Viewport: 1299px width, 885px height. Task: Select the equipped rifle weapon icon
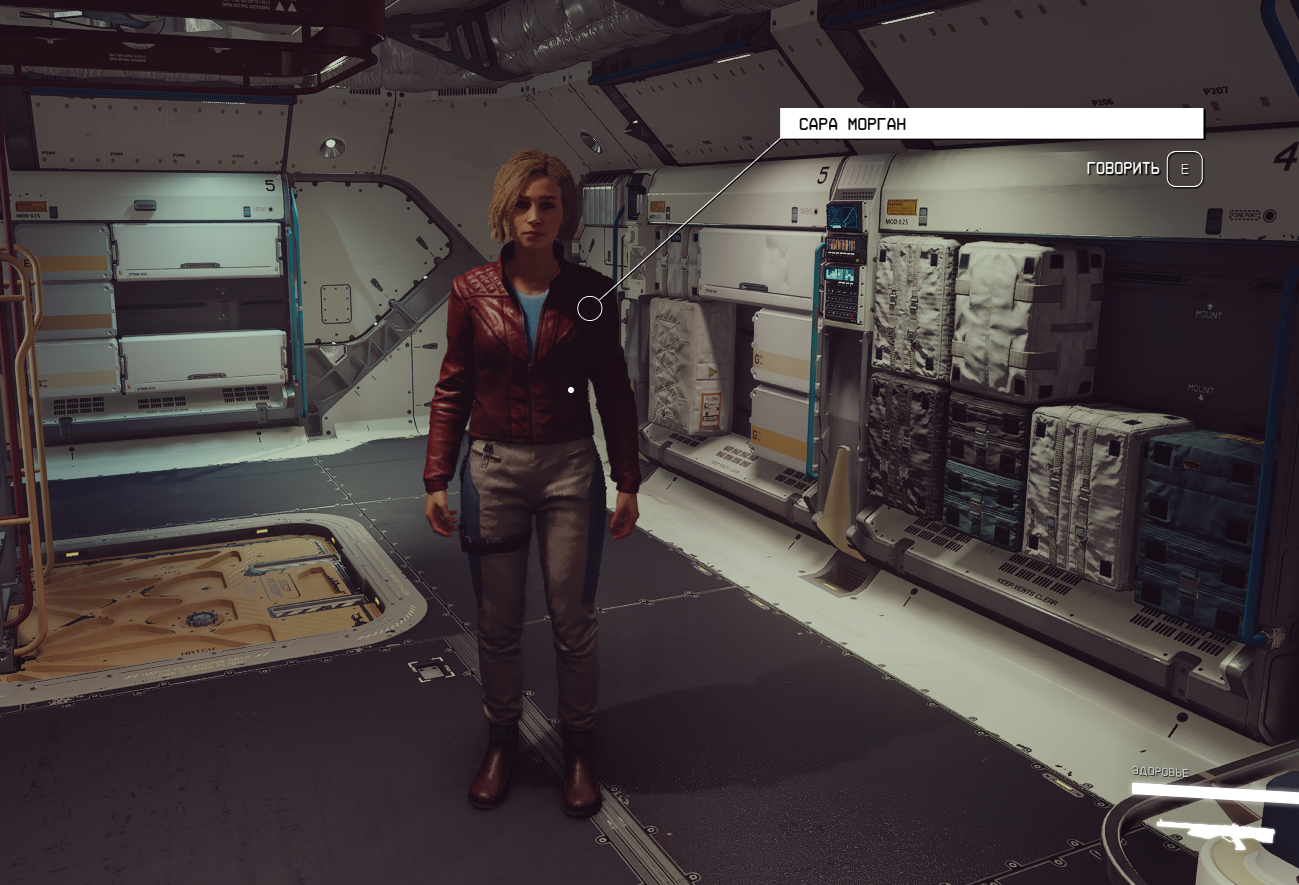pos(1214,831)
